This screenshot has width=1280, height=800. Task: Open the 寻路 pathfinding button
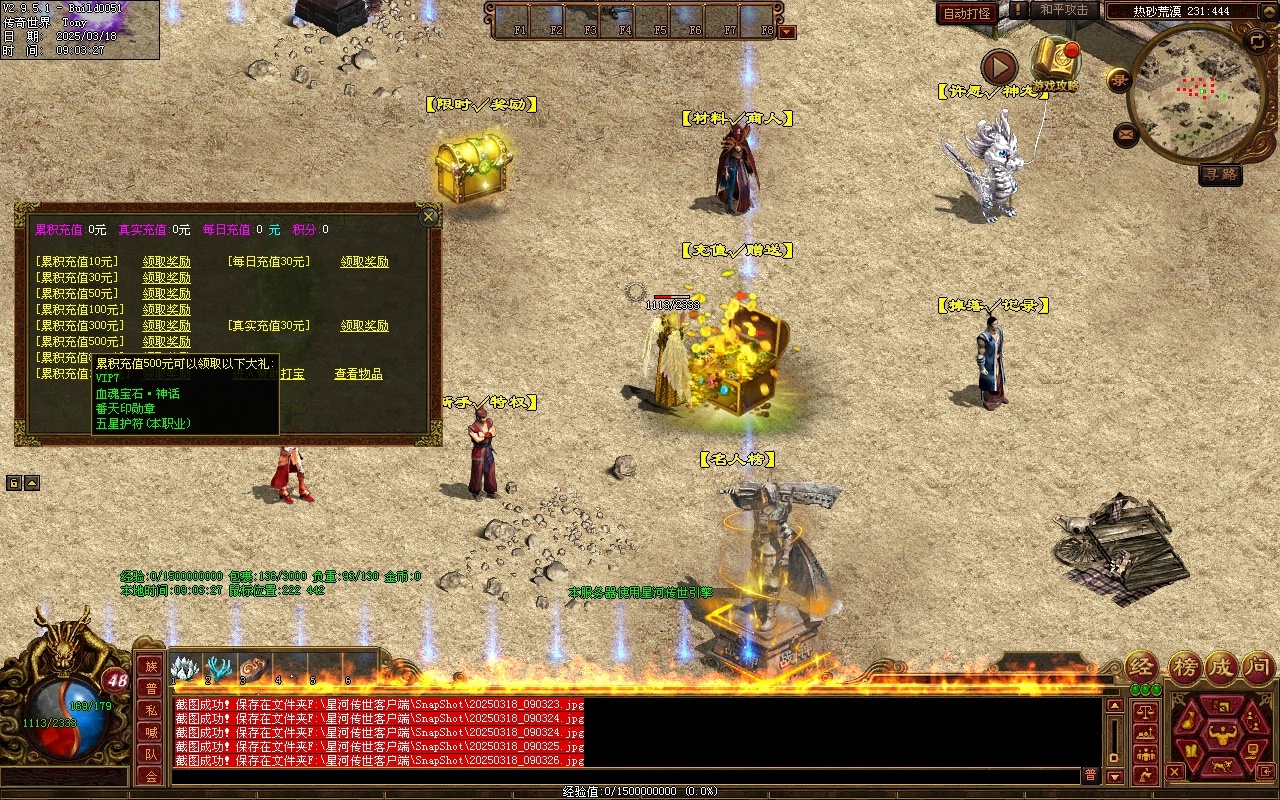1220,174
